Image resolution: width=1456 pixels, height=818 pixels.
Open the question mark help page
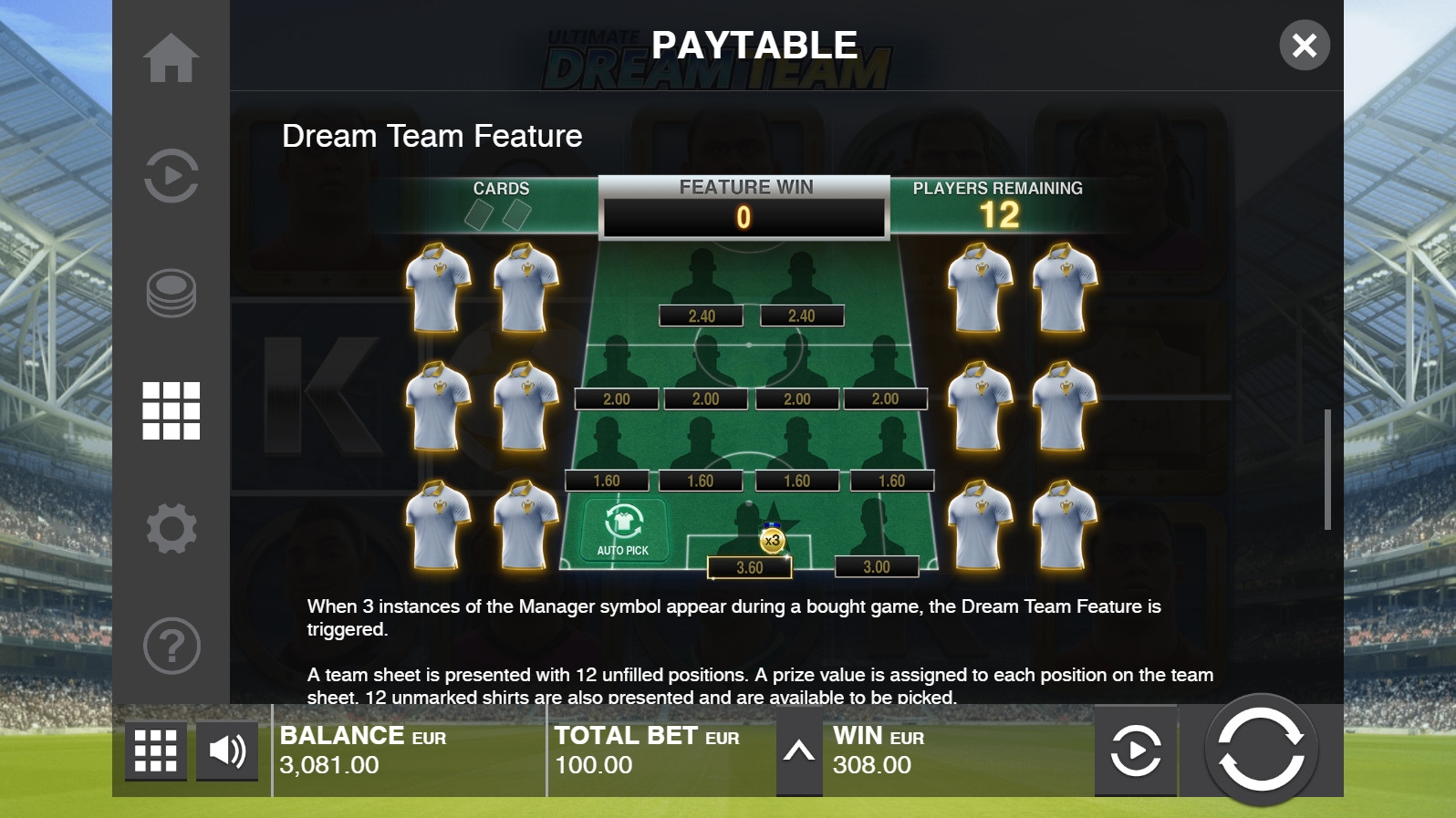[171, 646]
